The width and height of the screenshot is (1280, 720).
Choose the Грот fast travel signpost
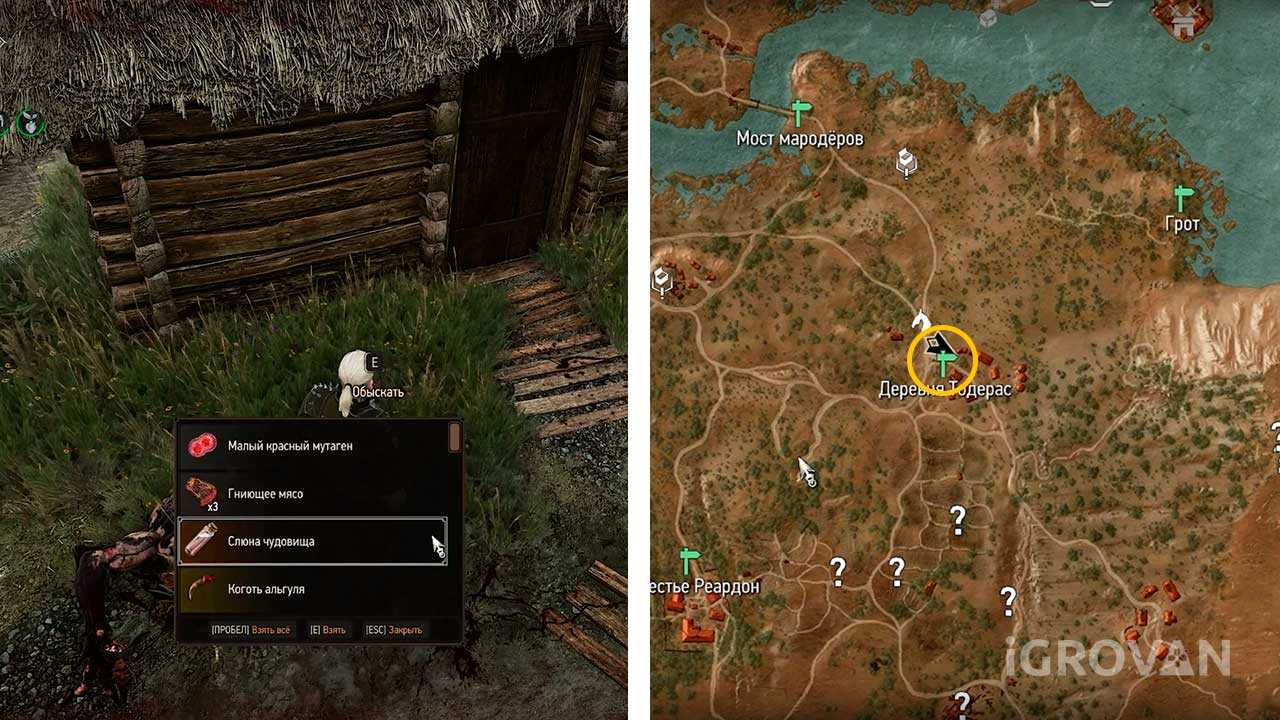point(1183,196)
